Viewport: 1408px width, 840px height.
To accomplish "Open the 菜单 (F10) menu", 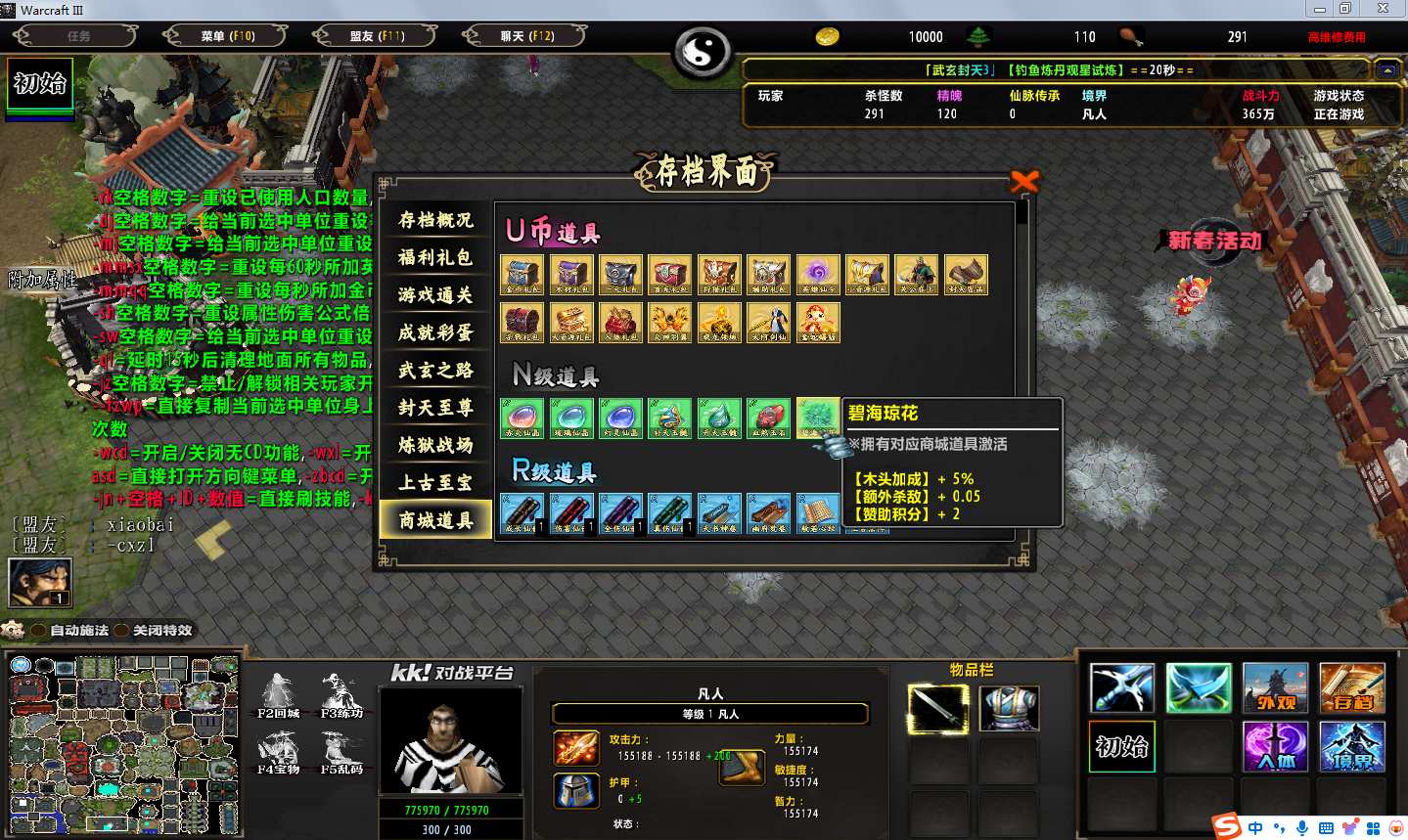I will [x=227, y=36].
